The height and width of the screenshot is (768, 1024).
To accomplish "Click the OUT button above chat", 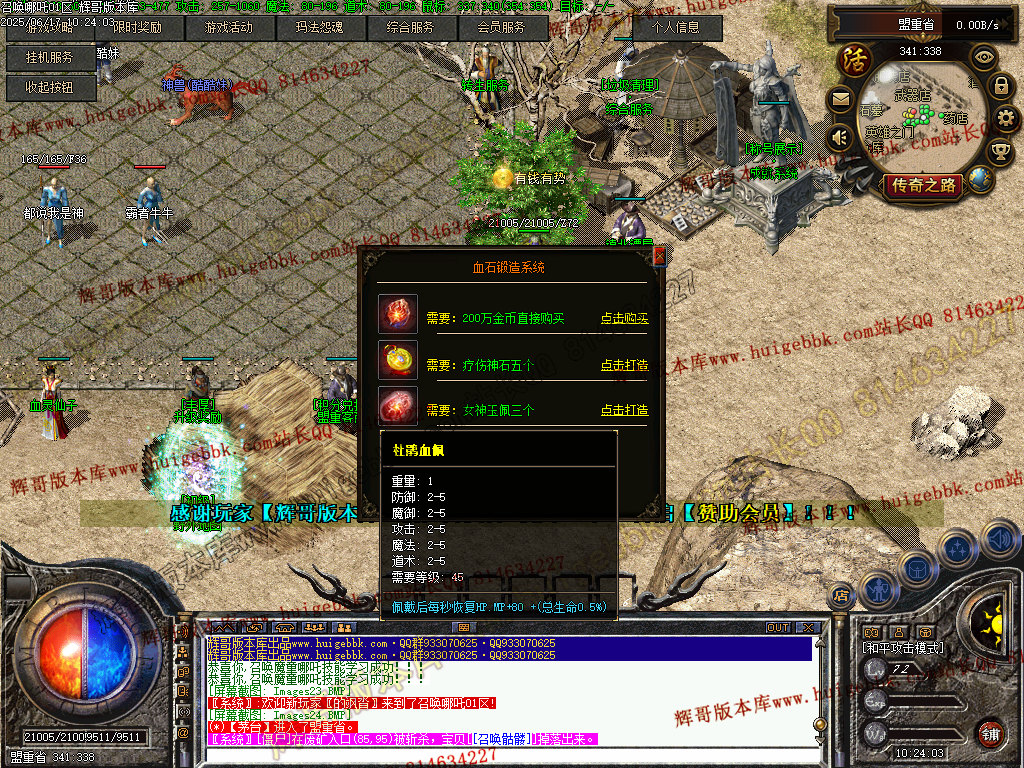I will pos(778,628).
